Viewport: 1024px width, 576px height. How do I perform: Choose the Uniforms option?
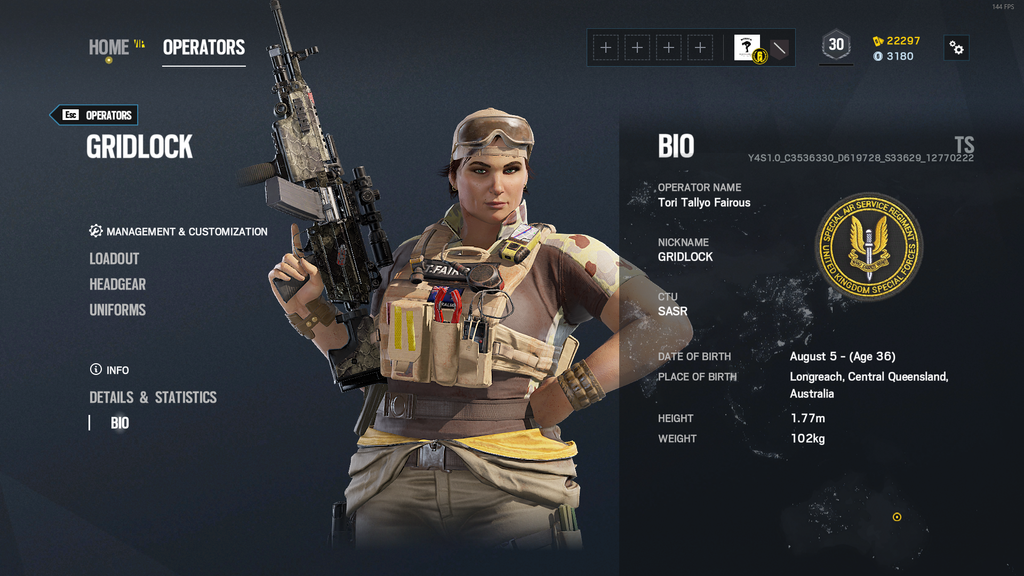[x=117, y=310]
